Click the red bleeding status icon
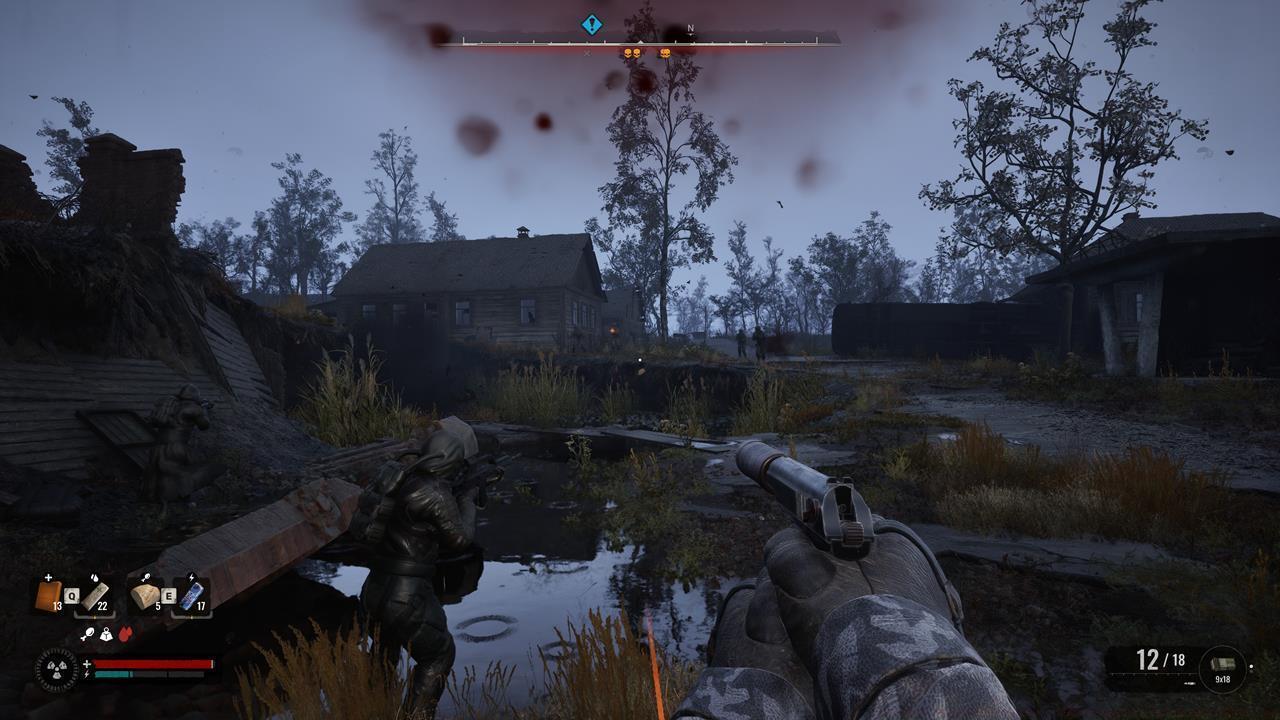The width and height of the screenshot is (1280, 720). pyautogui.click(x=125, y=633)
